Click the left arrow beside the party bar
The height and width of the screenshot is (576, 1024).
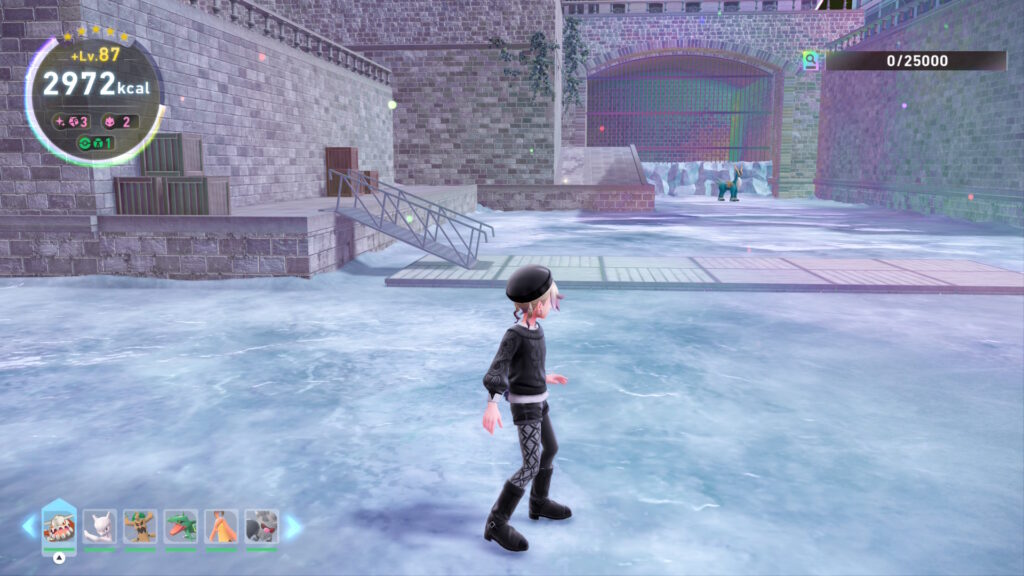(28, 526)
